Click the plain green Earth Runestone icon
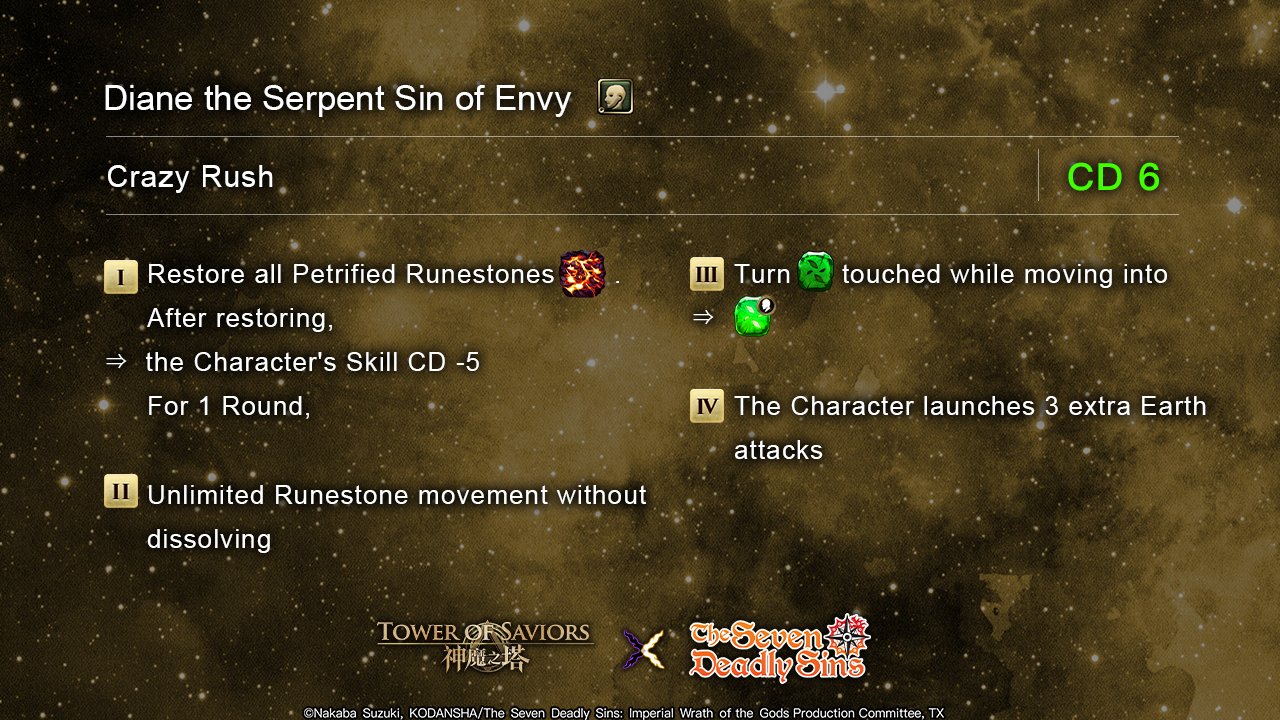The image size is (1280, 720). coord(816,272)
